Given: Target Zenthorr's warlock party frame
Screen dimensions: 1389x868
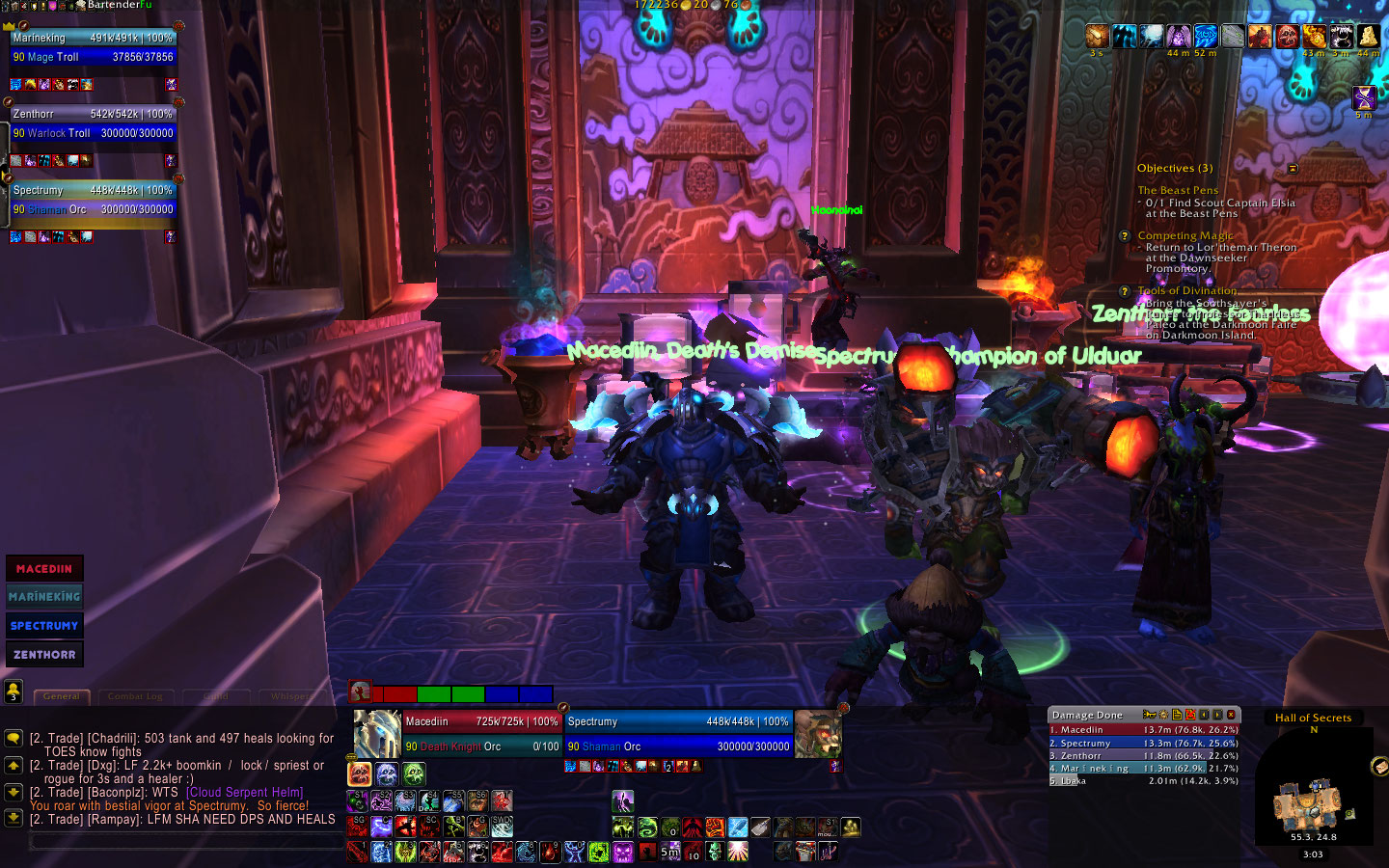Looking at the screenshot, I should click(x=94, y=123).
